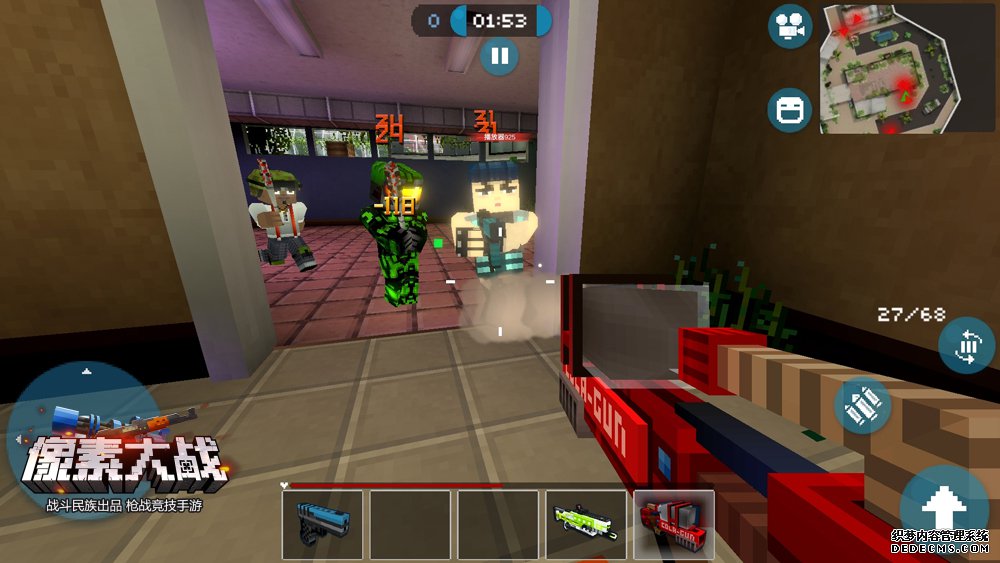Select the green rifle hotbar slot
The width and height of the screenshot is (1000, 563).
pos(586,524)
